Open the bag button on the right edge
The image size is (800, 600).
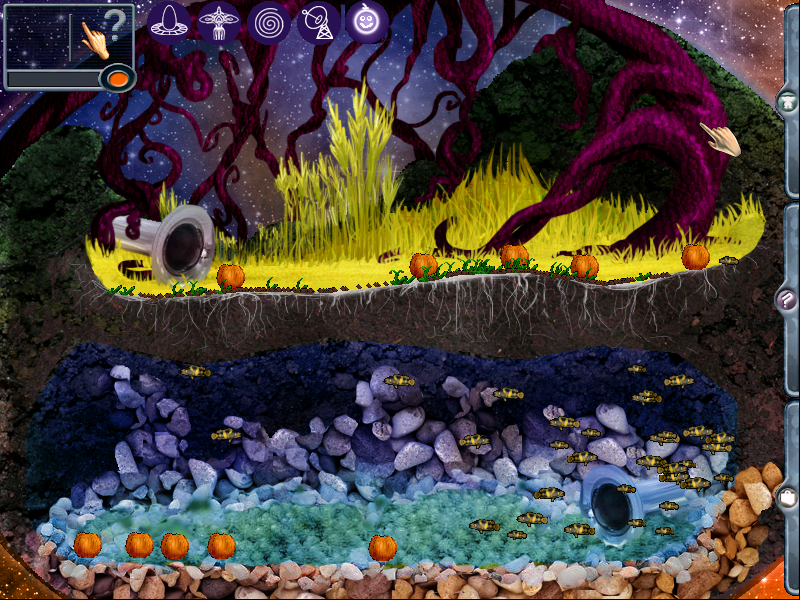pyautogui.click(x=787, y=497)
